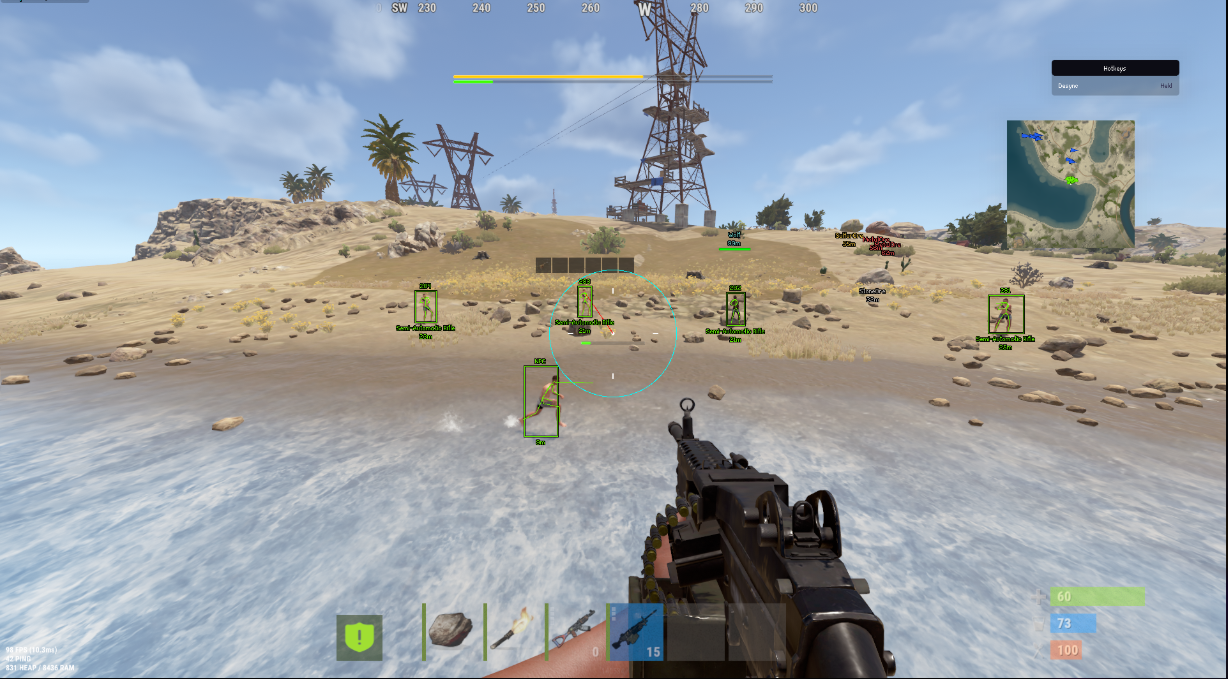
Task: Select the rock hotbar slot
Action: click(x=451, y=630)
